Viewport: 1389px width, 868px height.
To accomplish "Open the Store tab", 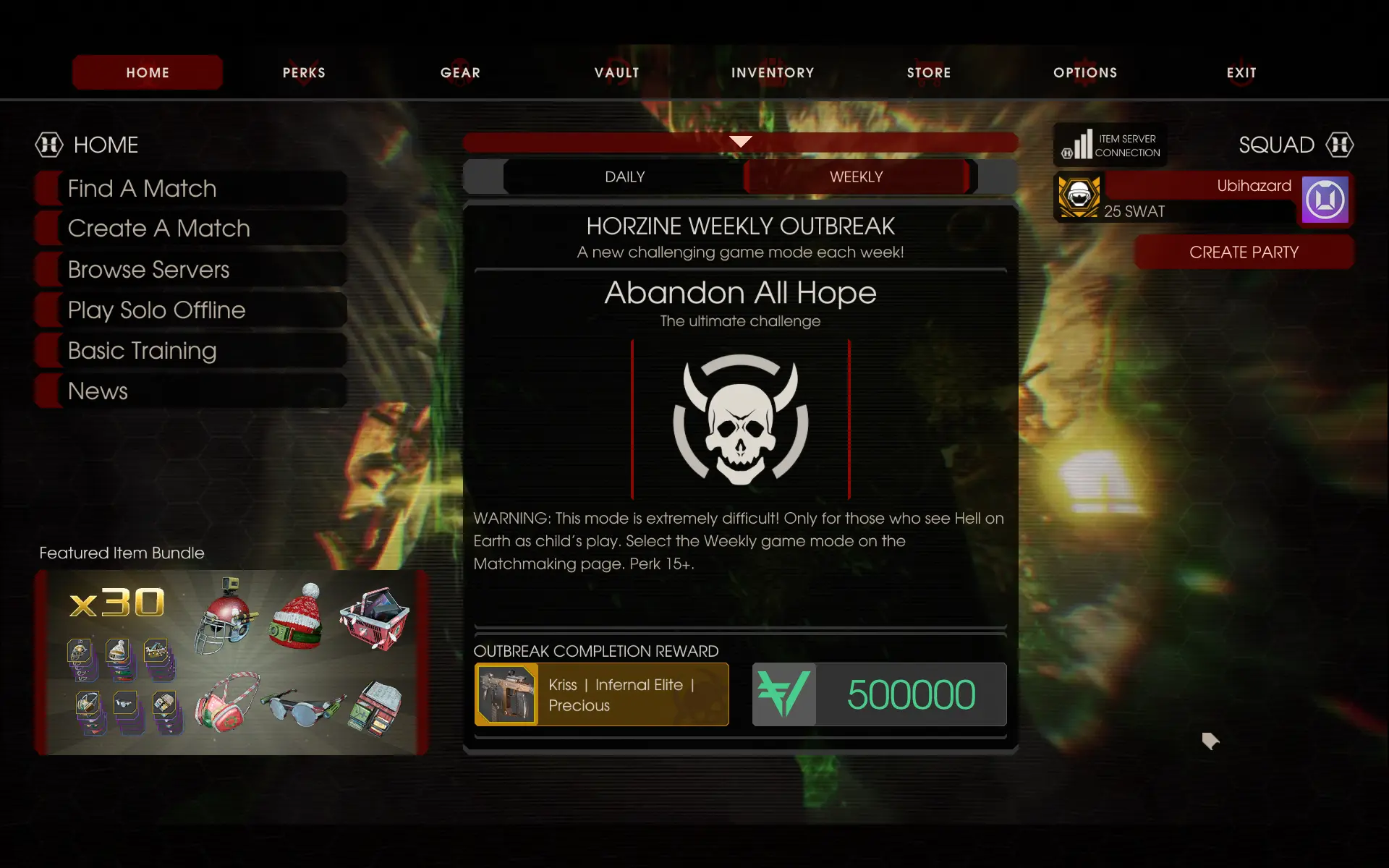I will (x=929, y=72).
